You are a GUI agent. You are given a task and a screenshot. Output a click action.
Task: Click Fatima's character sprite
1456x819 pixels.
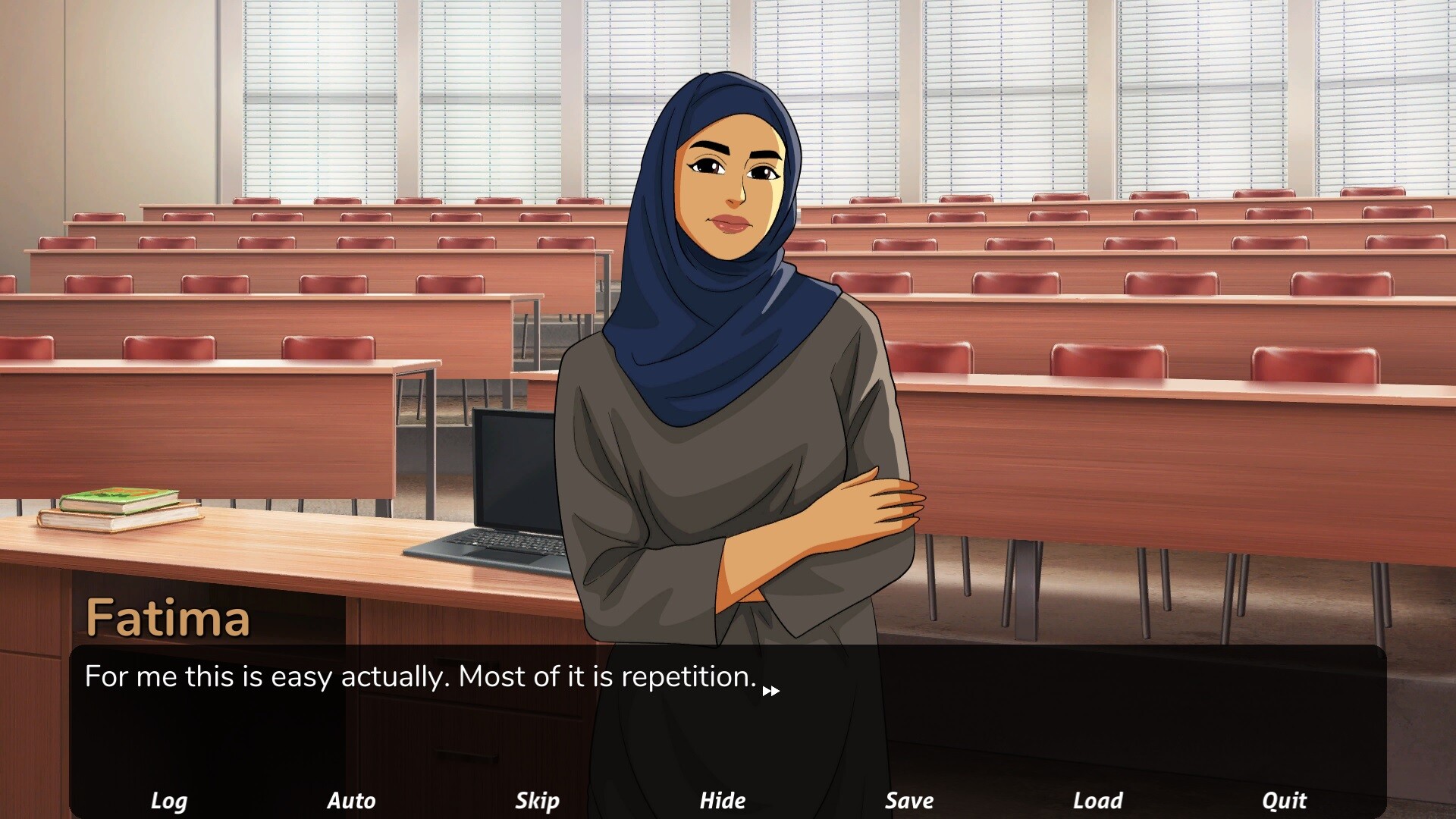(728, 303)
